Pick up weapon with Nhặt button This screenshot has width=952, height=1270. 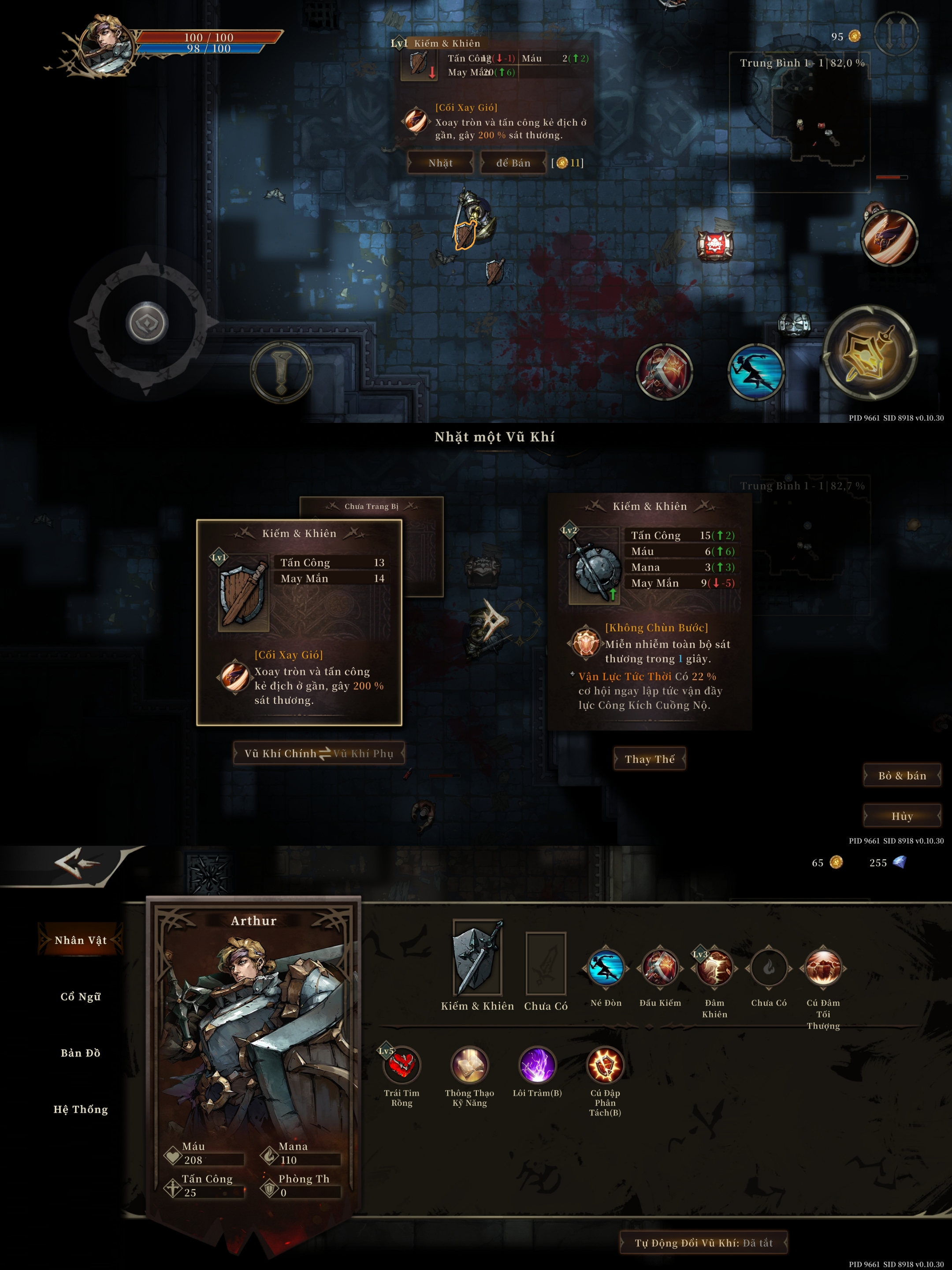tap(440, 163)
